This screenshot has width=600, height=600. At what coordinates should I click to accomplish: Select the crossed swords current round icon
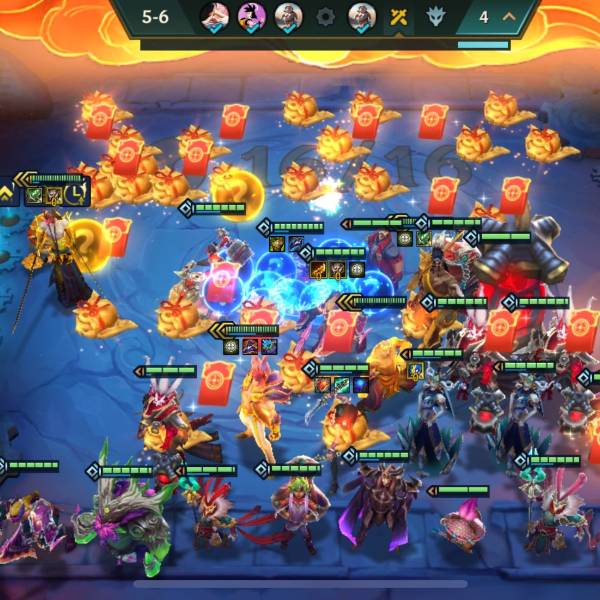pos(399,17)
